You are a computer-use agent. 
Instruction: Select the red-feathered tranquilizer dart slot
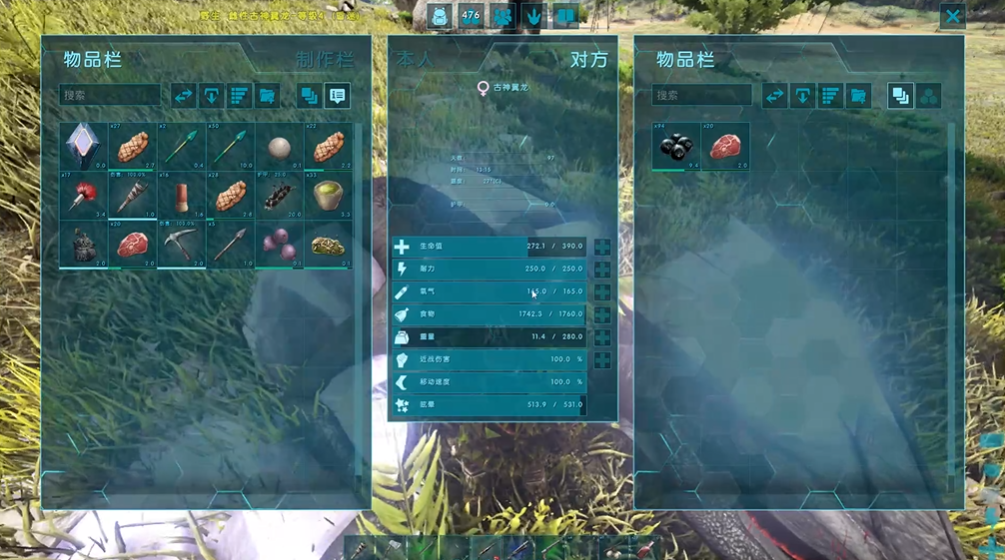coord(83,196)
